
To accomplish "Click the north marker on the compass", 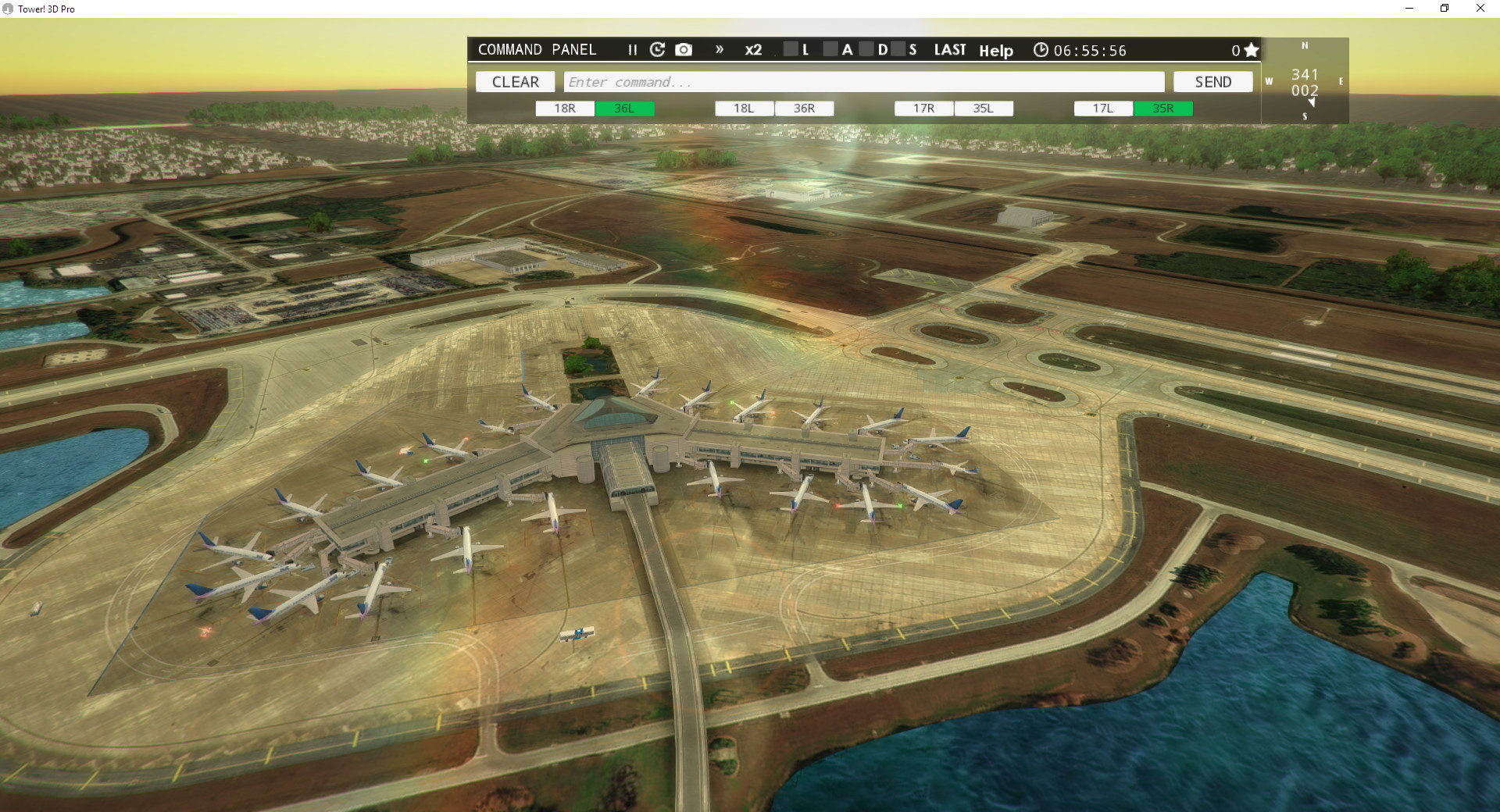I will click(1303, 46).
